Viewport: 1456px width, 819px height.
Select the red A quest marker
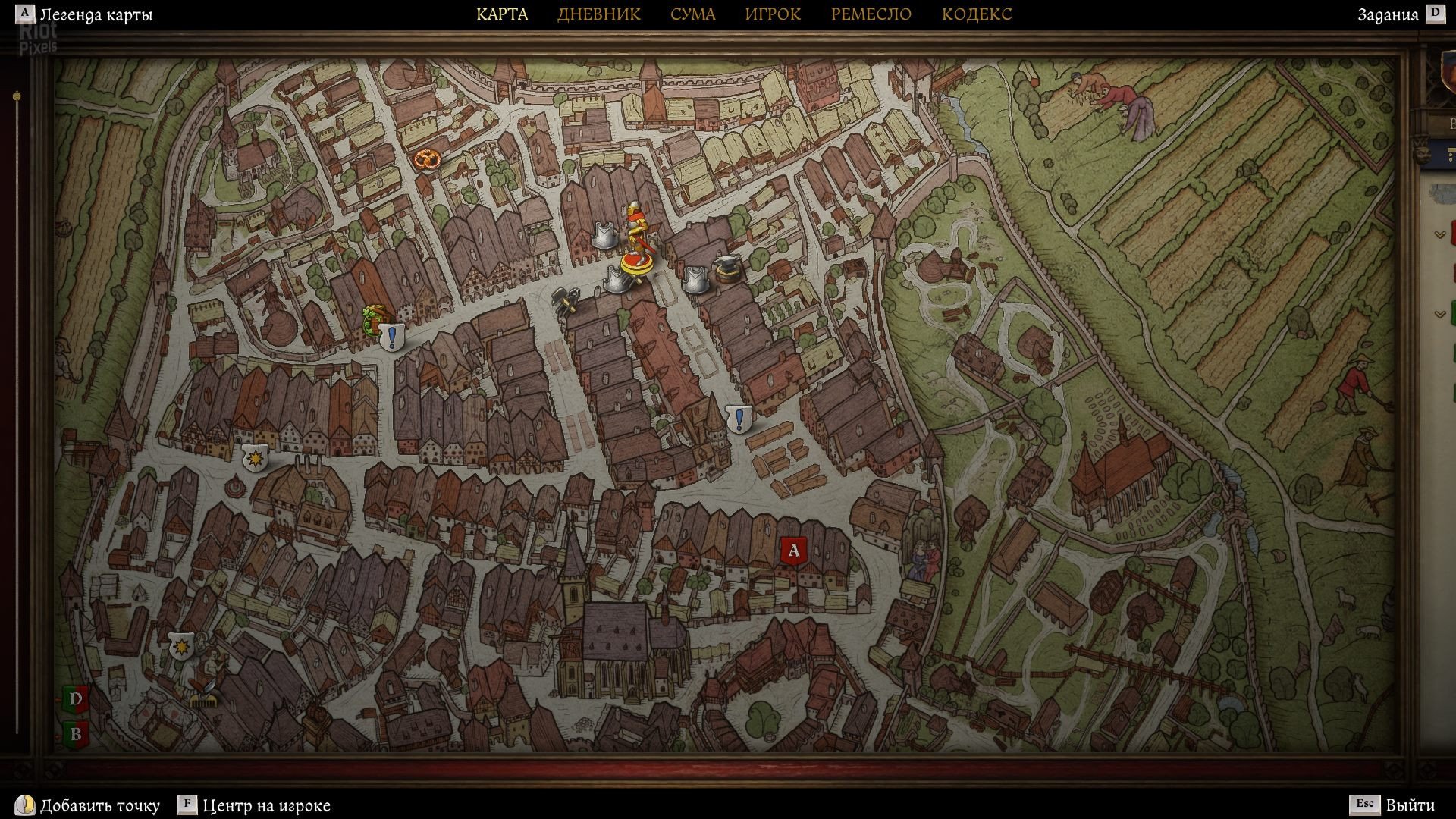(x=793, y=550)
